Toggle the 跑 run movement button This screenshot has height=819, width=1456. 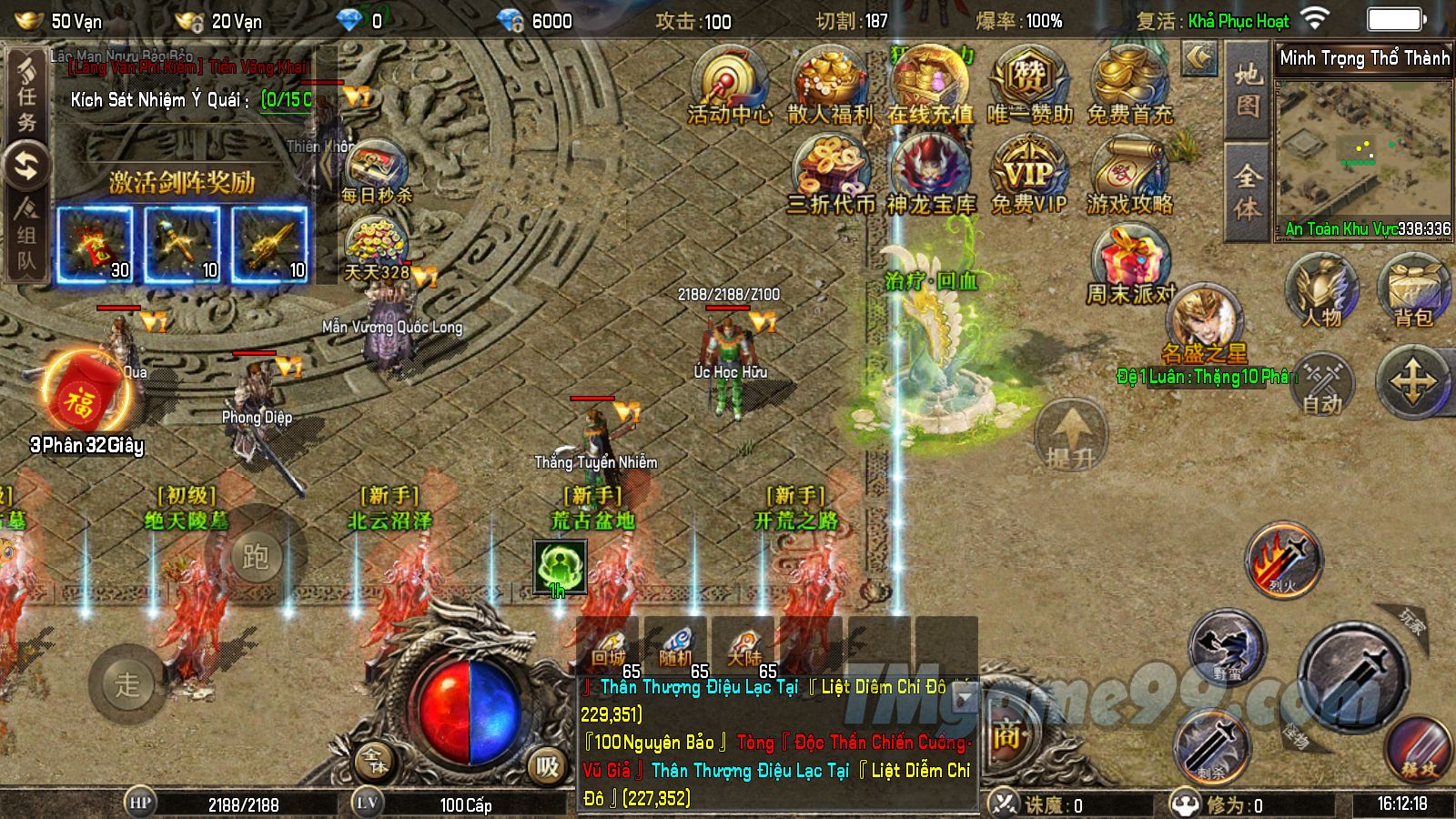click(256, 555)
